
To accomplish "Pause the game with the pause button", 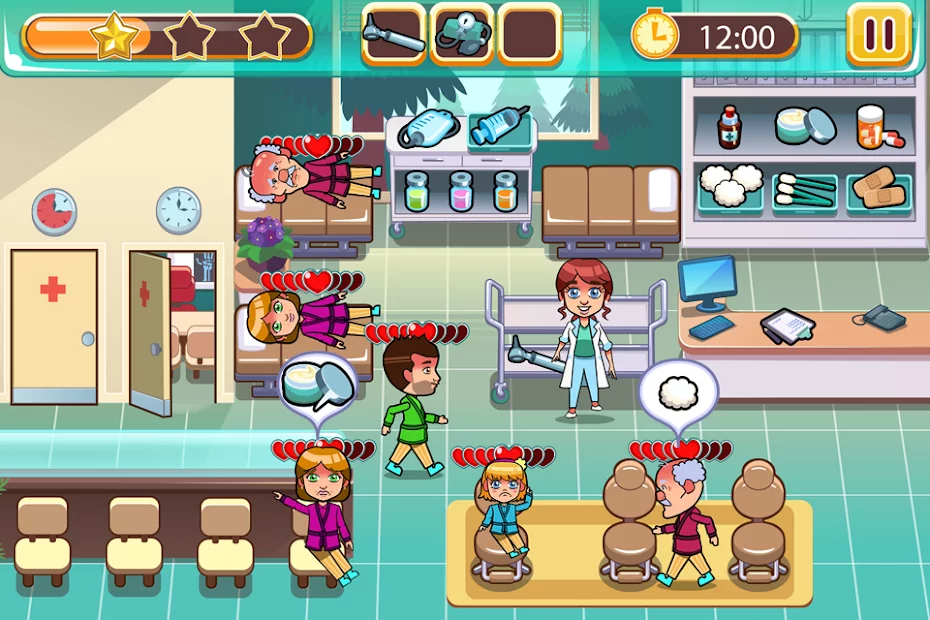I will [x=879, y=35].
